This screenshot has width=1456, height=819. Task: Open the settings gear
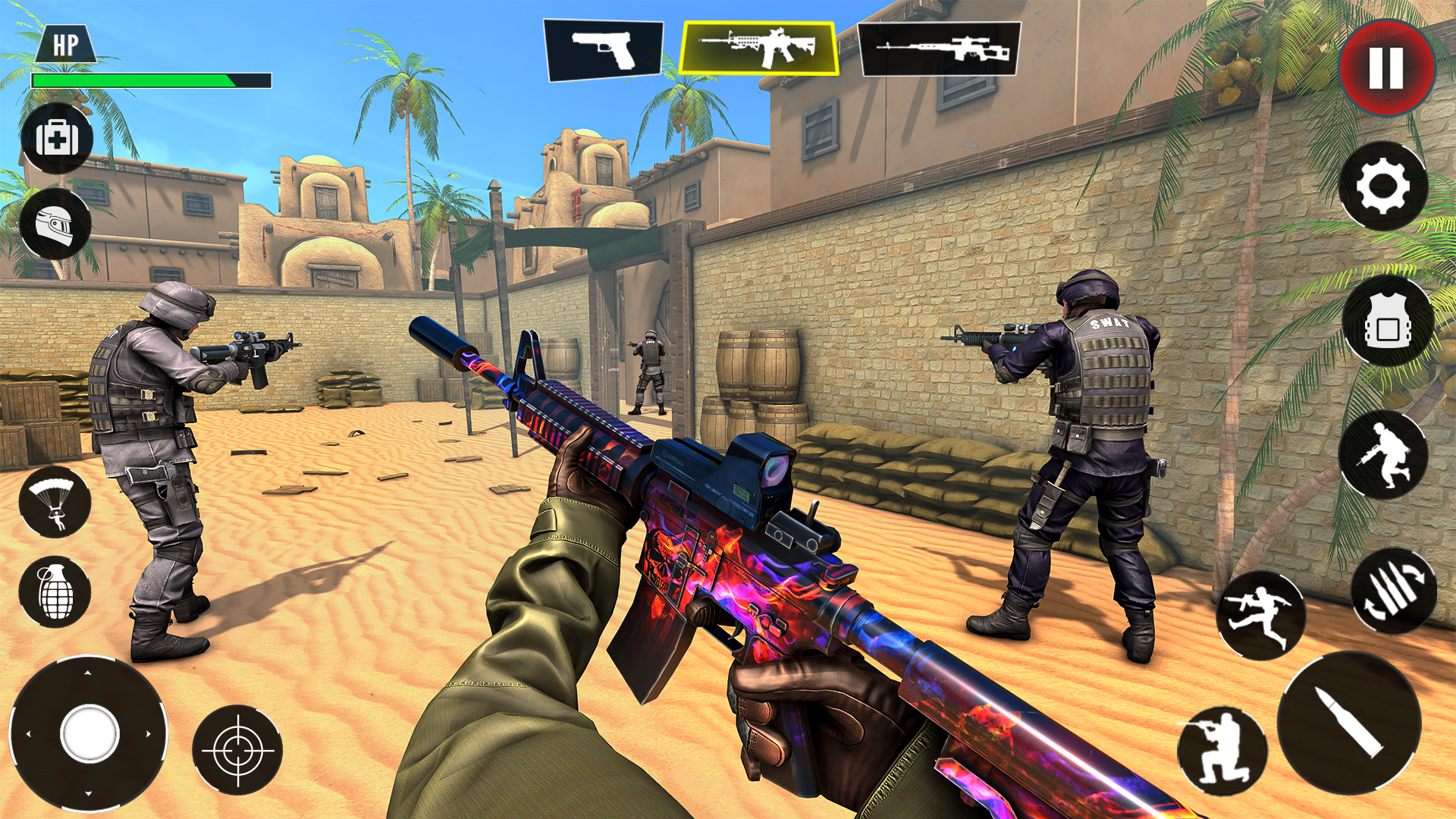[x=1384, y=186]
